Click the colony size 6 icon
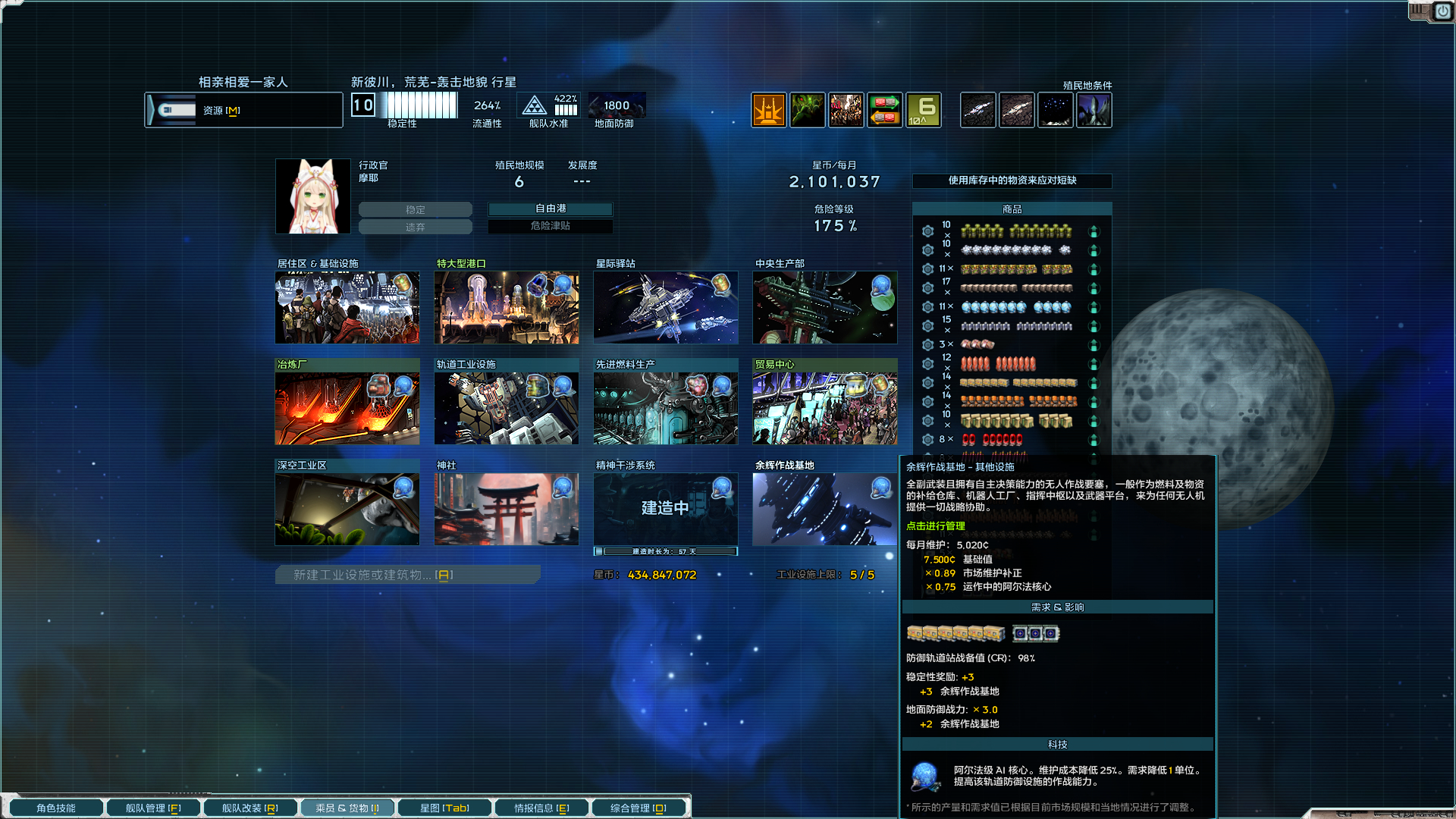Image resolution: width=1456 pixels, height=819 pixels. 923,110
